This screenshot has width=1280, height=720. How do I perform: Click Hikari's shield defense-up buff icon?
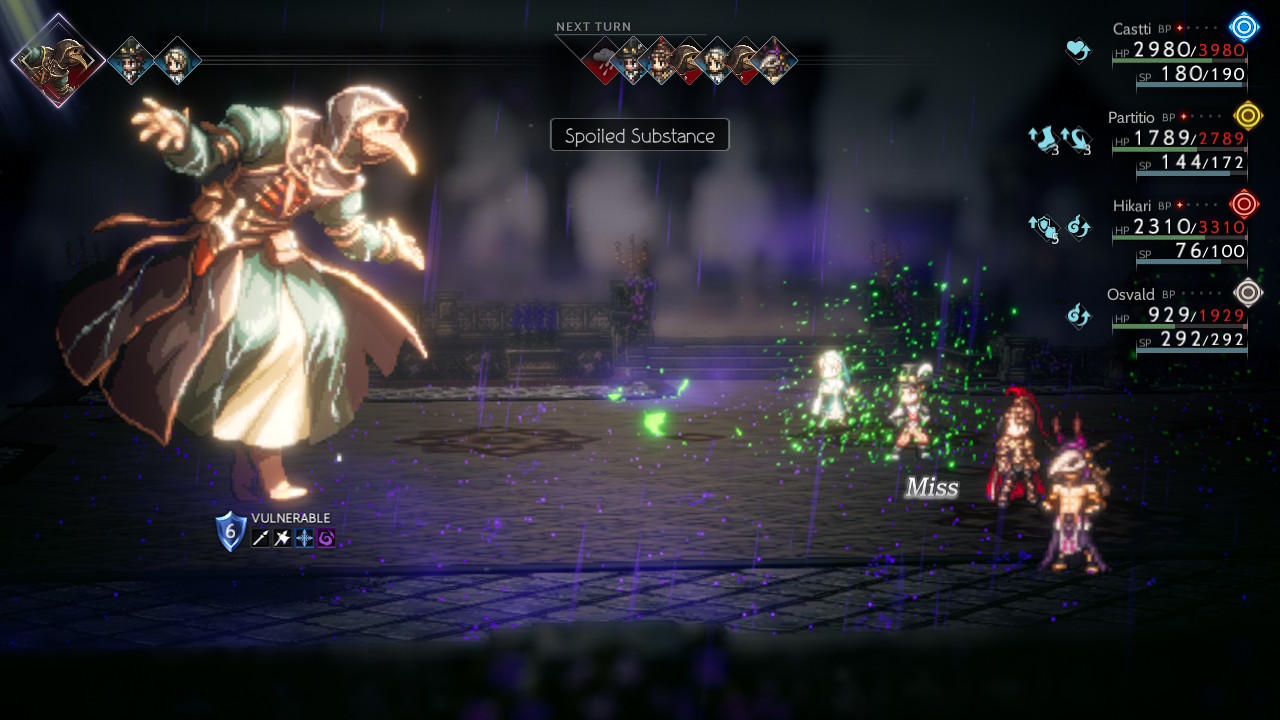click(1043, 228)
